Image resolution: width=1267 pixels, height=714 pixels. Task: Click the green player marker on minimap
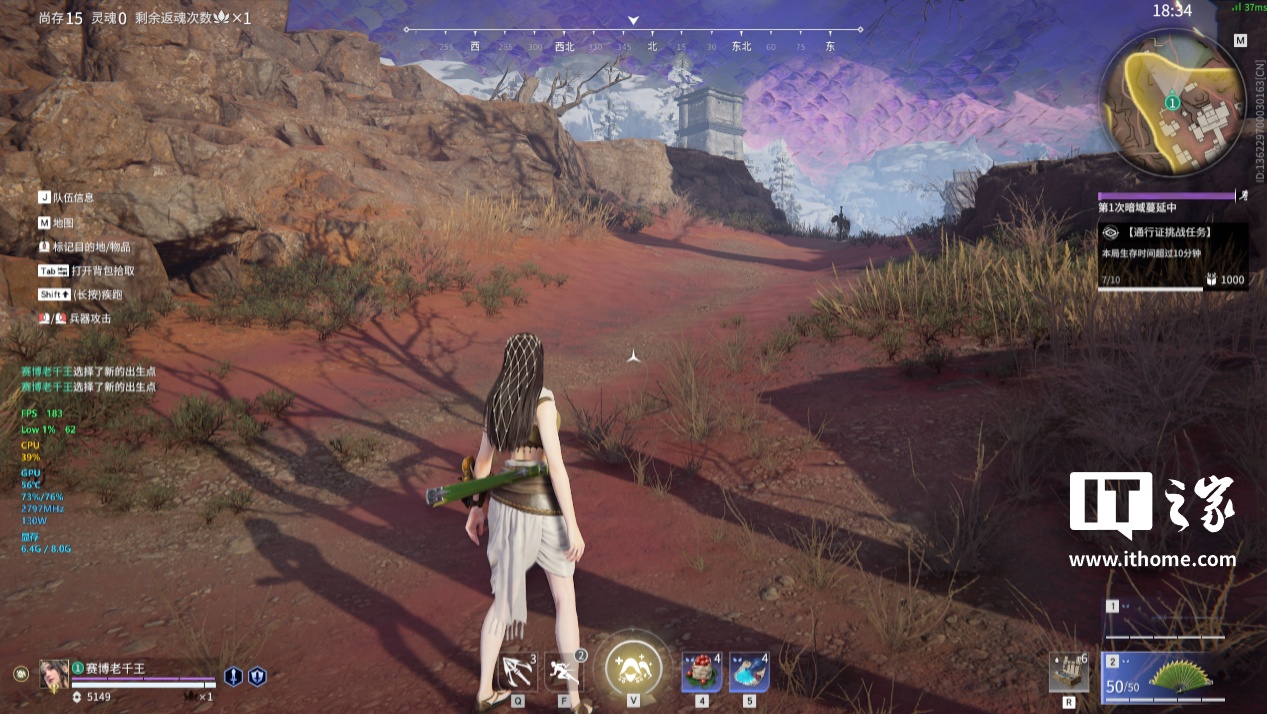(1172, 102)
